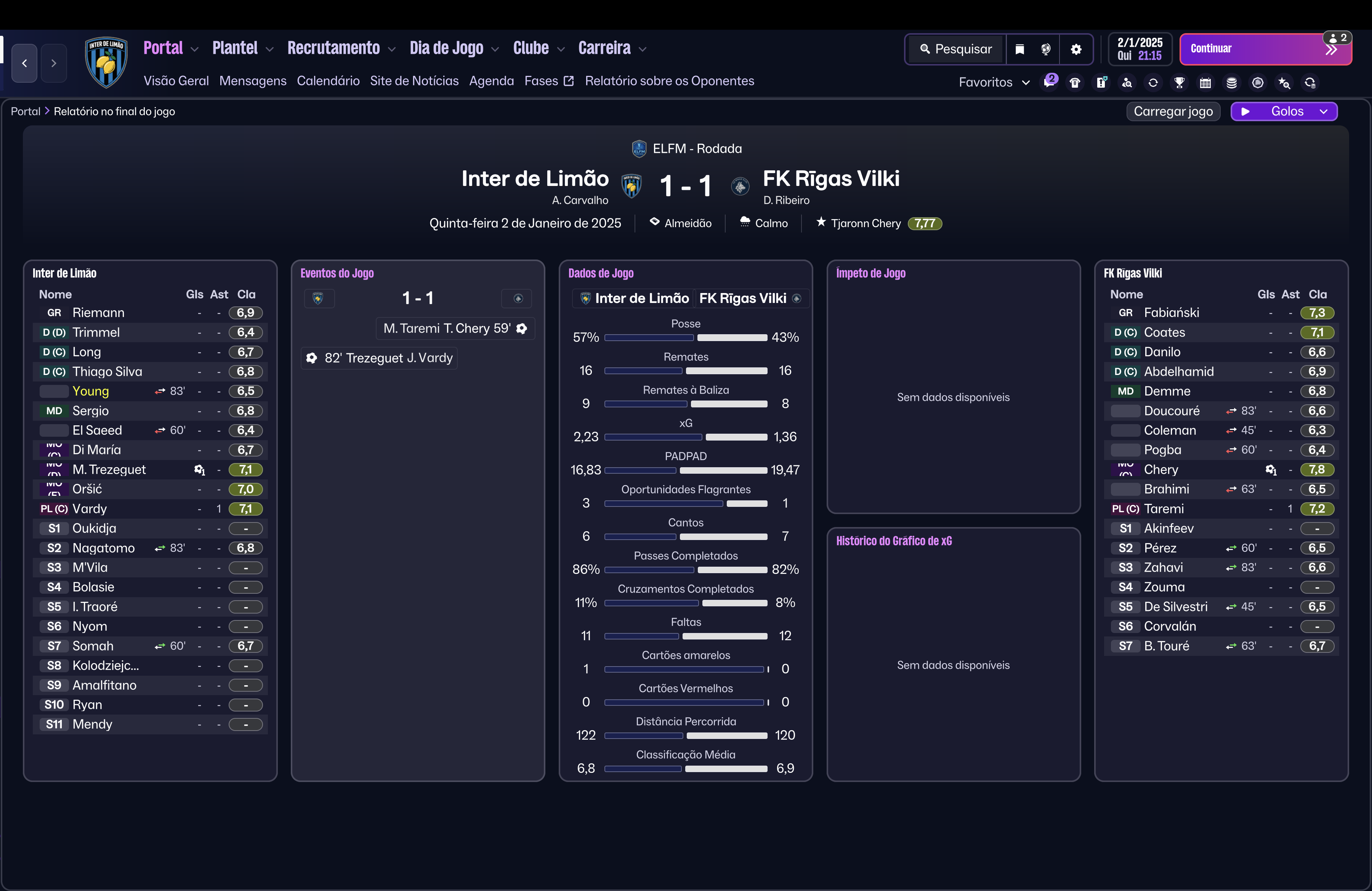
Task: Open the Carreira menu
Action: [x=612, y=48]
